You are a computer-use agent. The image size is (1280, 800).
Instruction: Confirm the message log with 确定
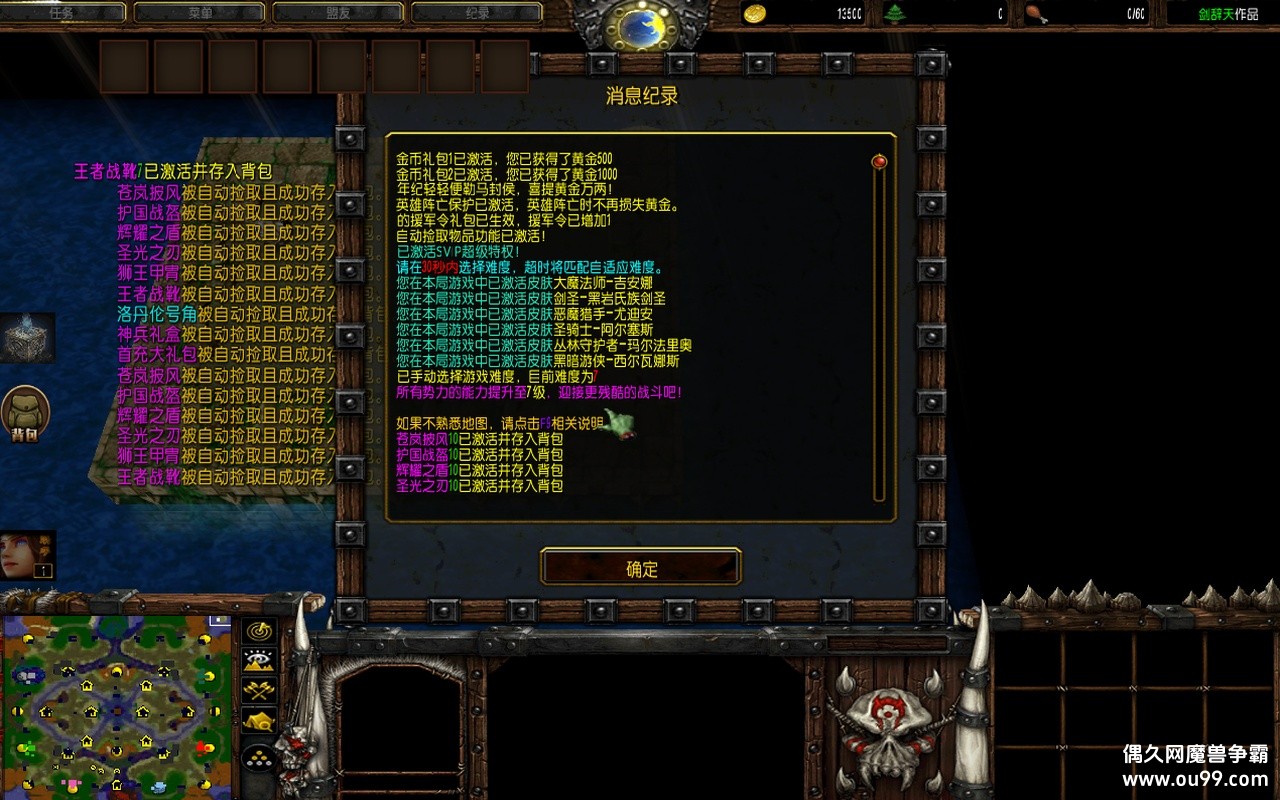[639, 567]
